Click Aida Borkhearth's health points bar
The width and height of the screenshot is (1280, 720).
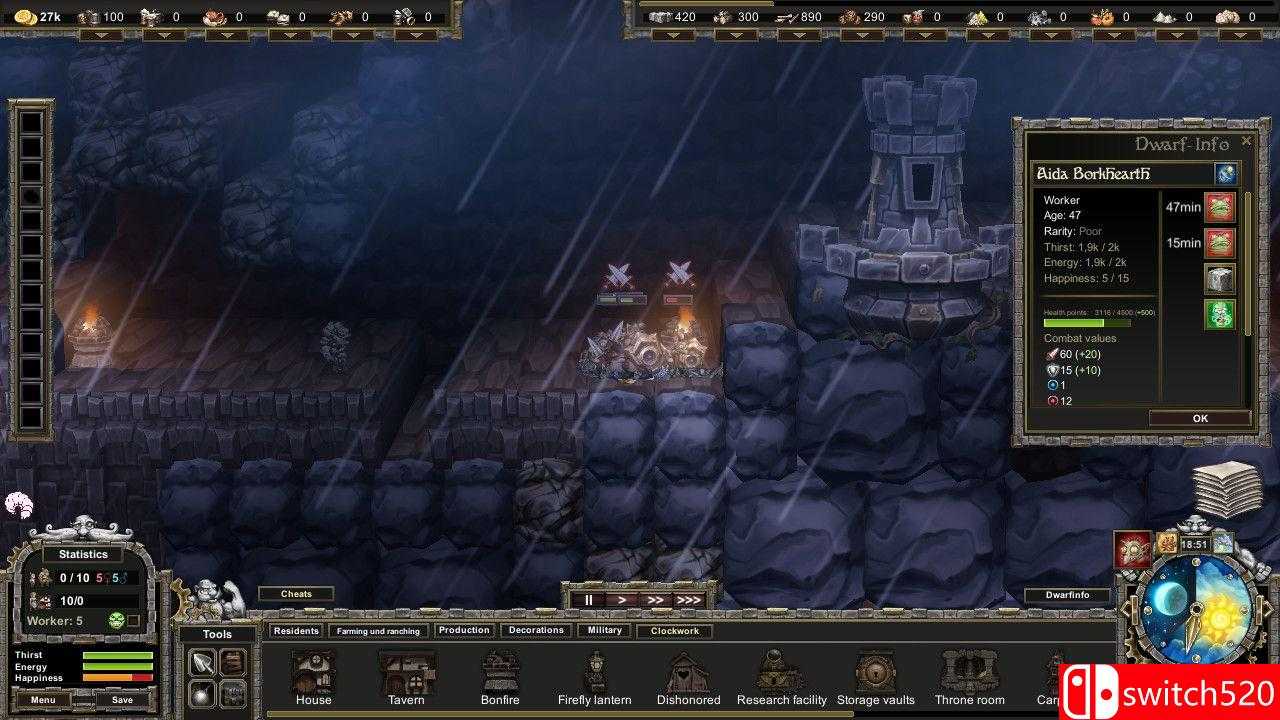coord(1090,323)
